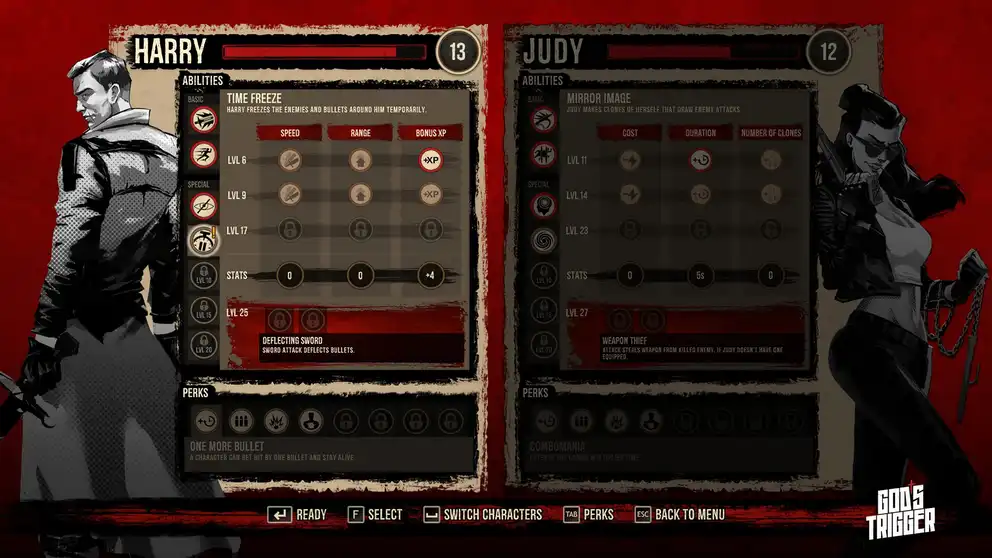Pick Harry's explosion perk icon

point(275,420)
